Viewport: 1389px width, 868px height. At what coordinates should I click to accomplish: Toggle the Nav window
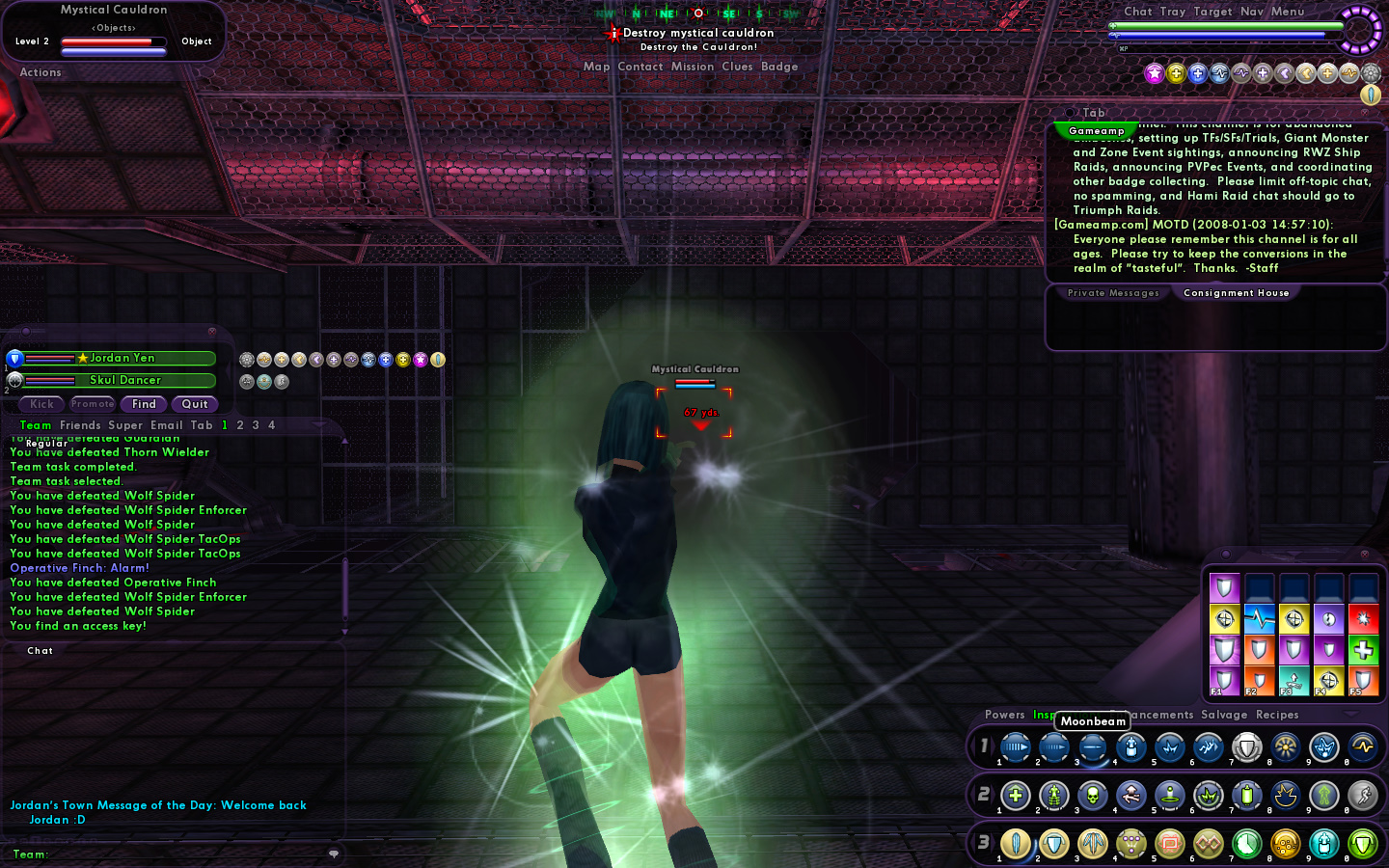click(x=1251, y=12)
